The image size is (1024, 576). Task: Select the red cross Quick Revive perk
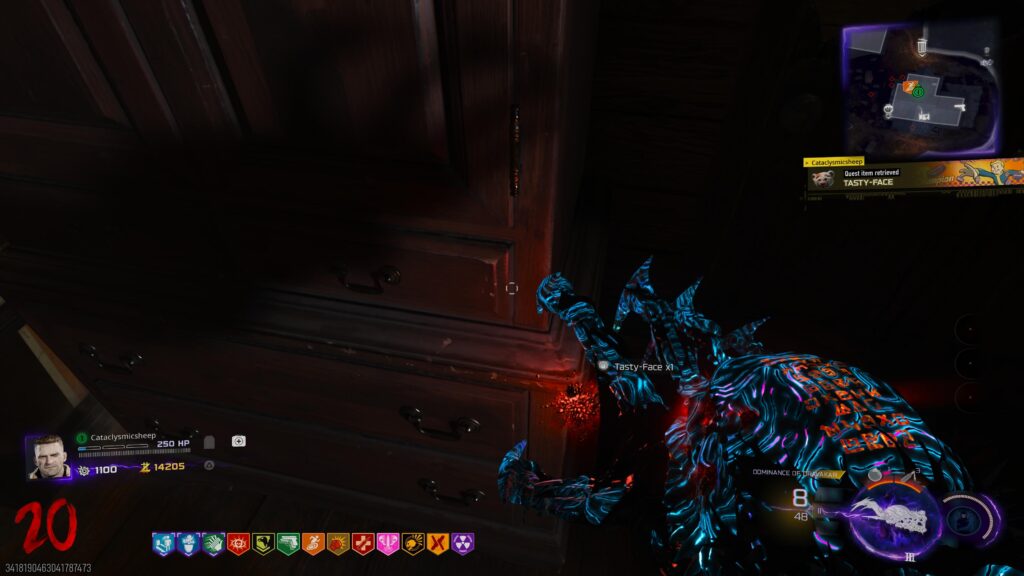363,544
